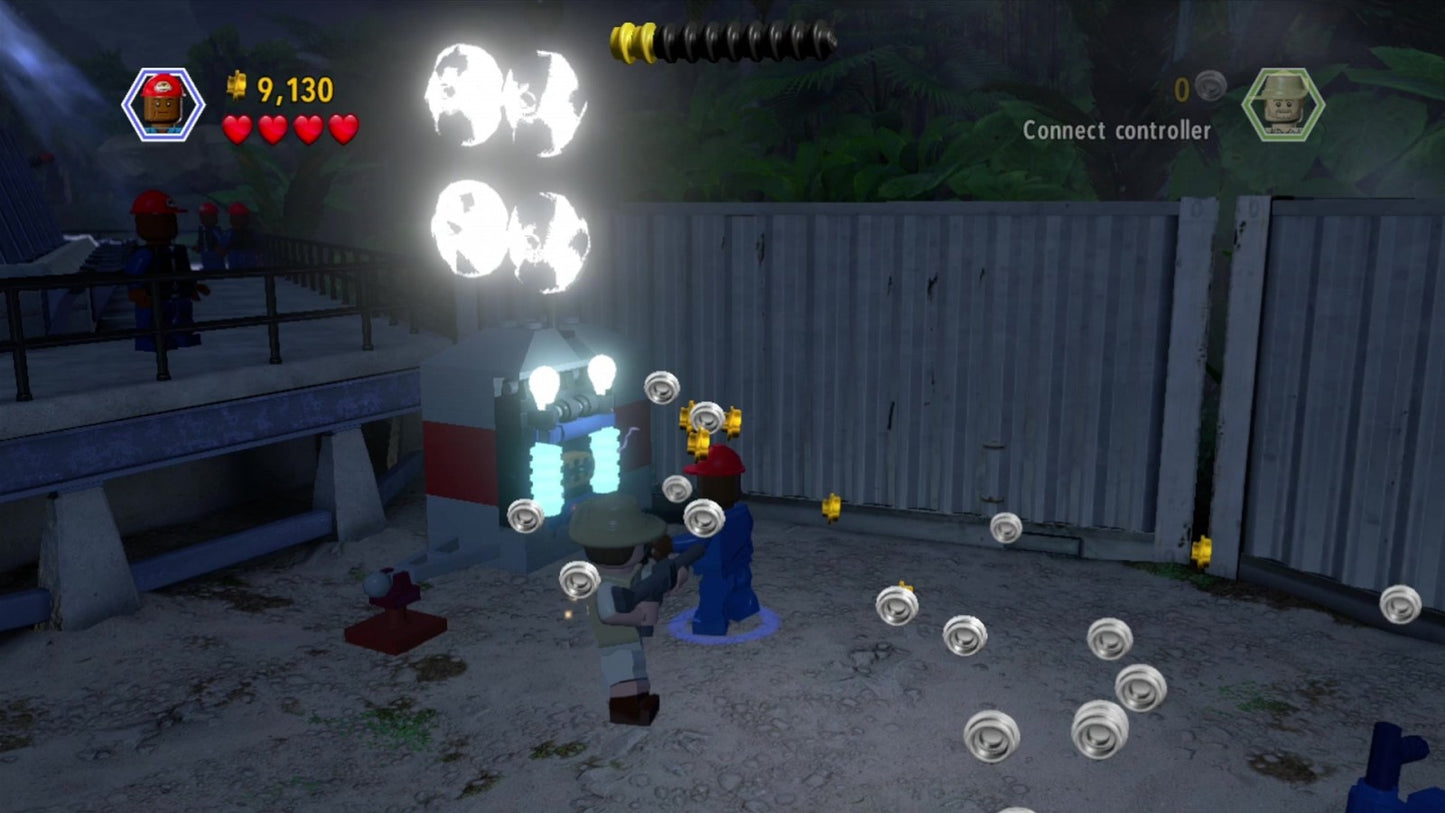The width and height of the screenshot is (1445, 813).
Task: Click the silver stud icon next to the zero counter
Action: 1211,87
